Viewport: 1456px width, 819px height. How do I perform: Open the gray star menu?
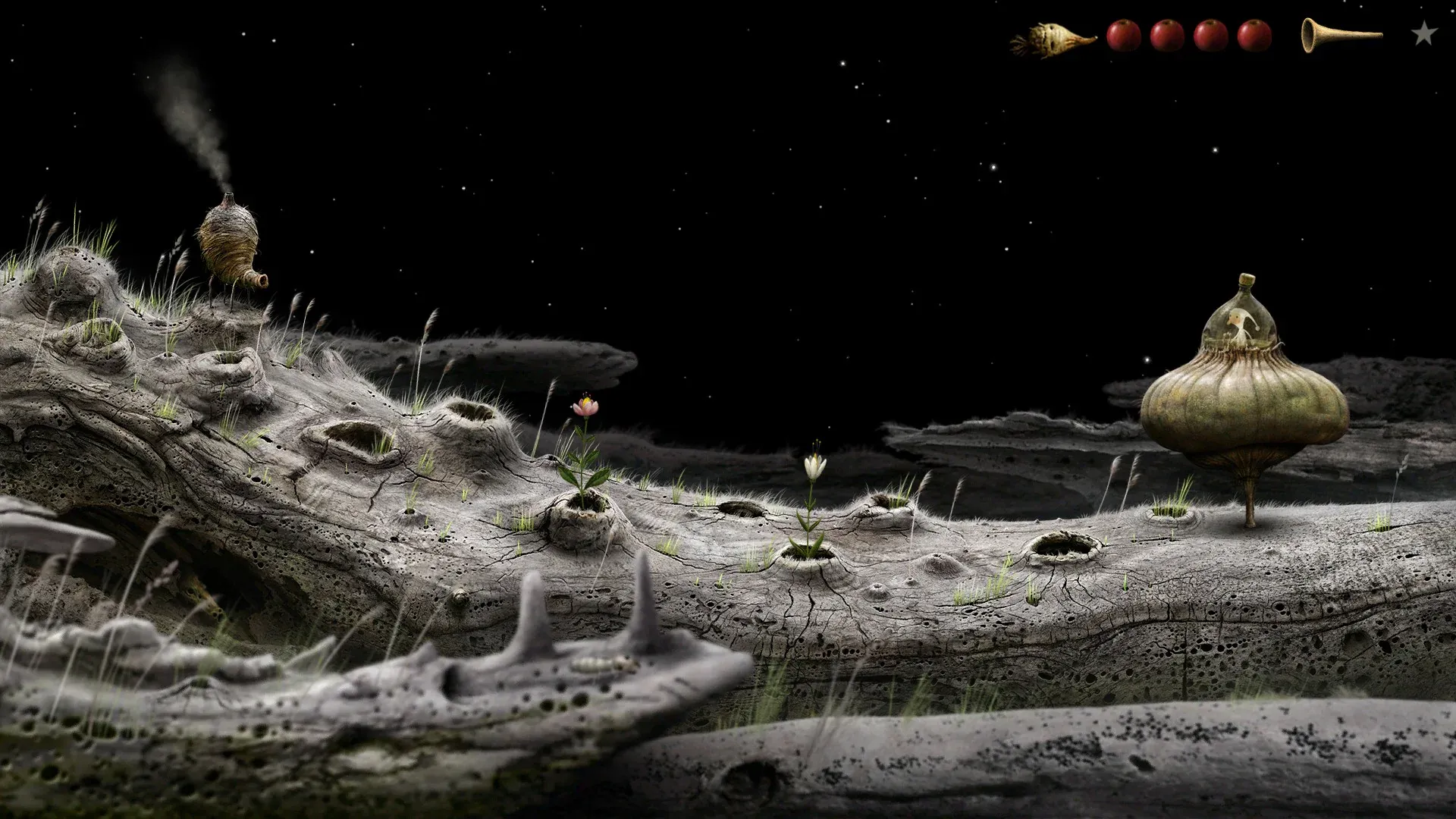click(x=1424, y=34)
